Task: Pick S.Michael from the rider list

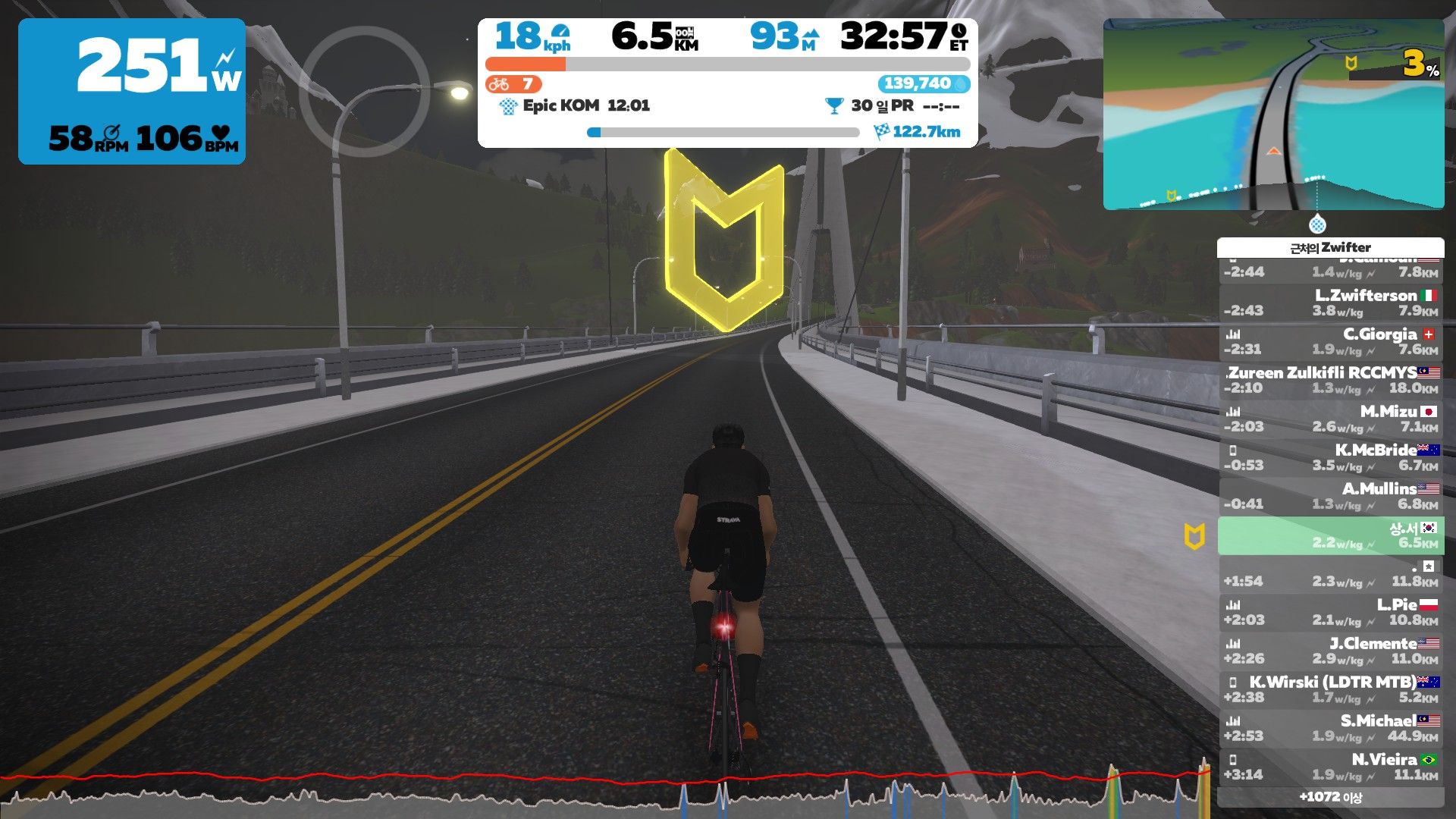Action: coord(1331,728)
